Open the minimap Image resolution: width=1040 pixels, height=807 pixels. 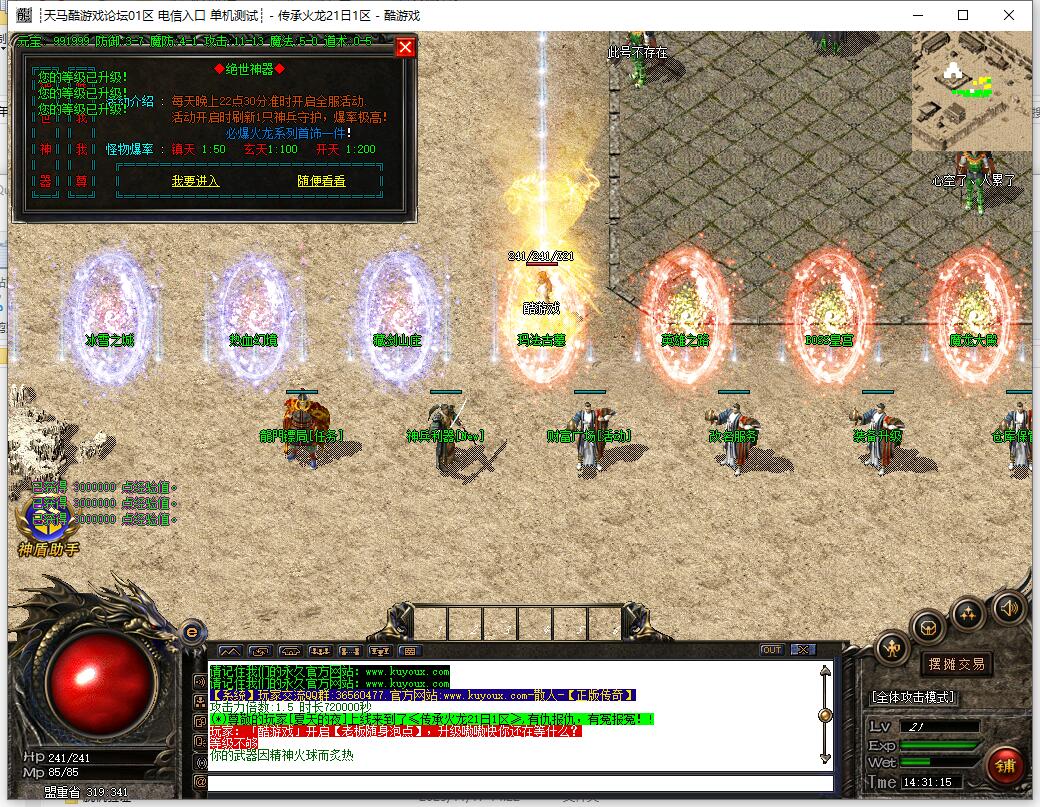[971, 91]
